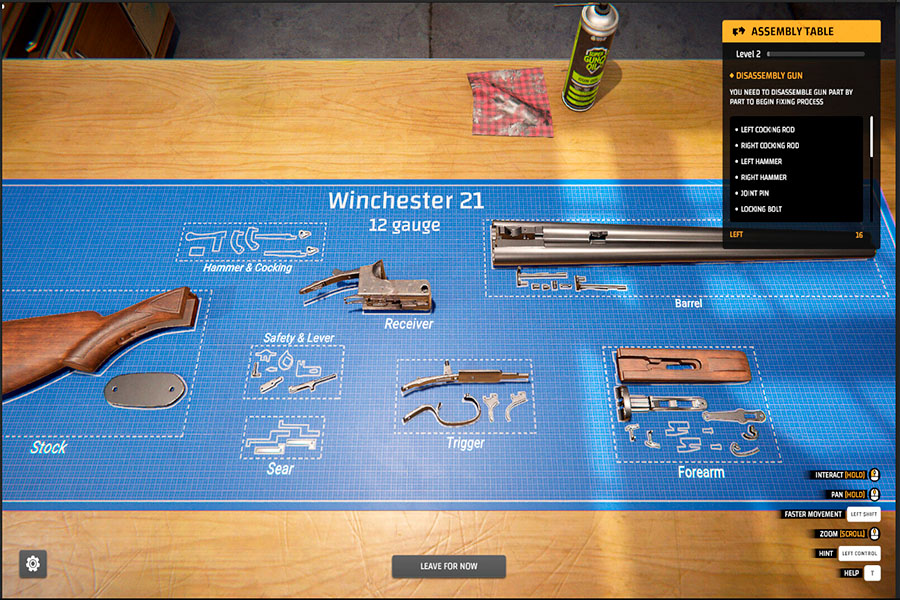Open settings with the gear icon

pyautogui.click(x=33, y=564)
